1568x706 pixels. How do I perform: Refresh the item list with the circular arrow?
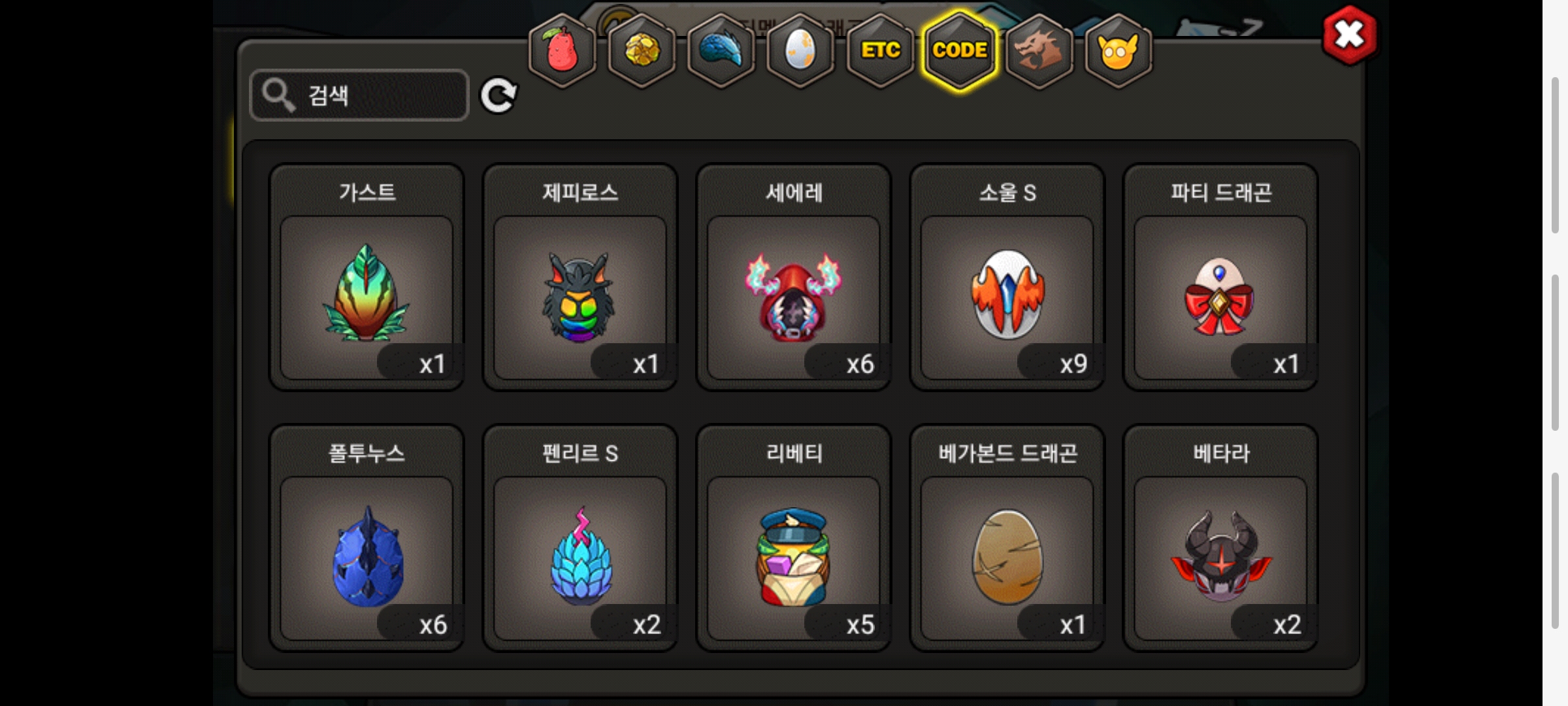(498, 96)
